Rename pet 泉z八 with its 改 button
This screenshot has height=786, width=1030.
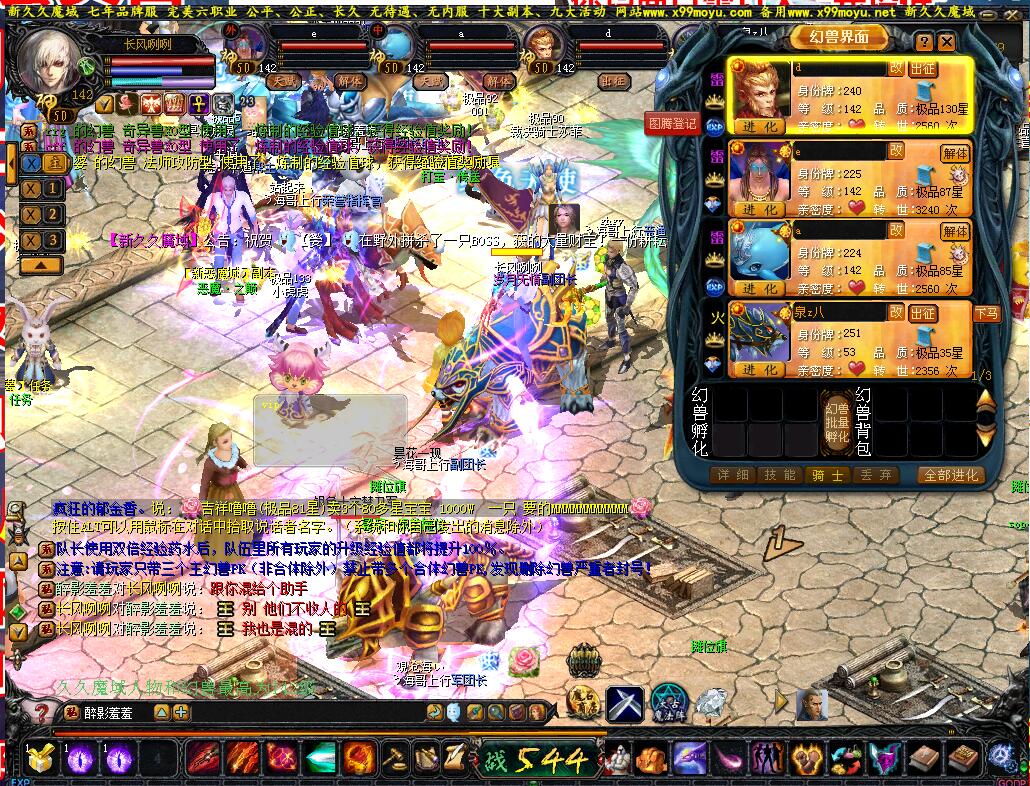point(896,312)
